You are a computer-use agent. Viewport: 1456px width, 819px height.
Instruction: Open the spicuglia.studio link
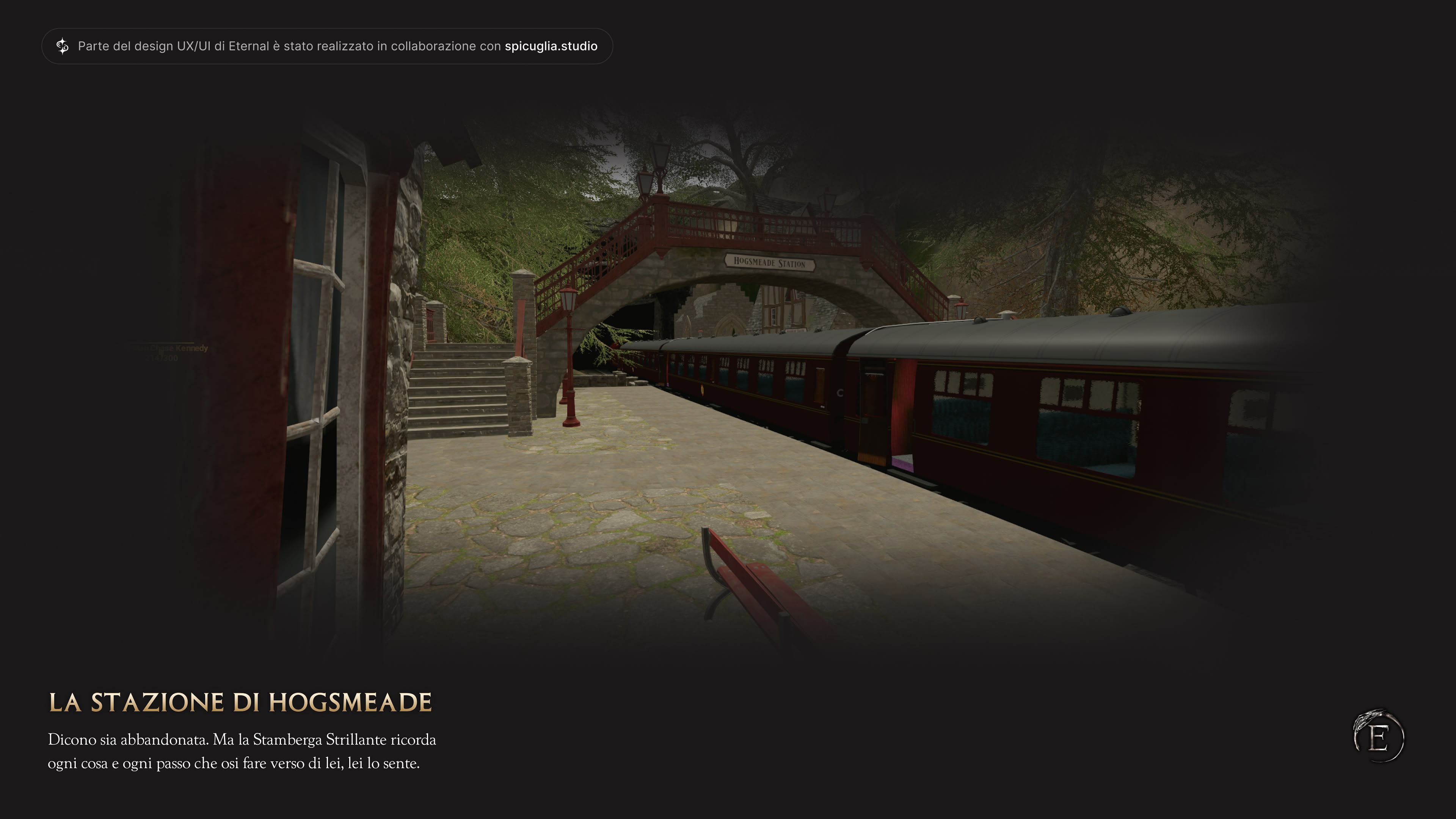tap(551, 46)
